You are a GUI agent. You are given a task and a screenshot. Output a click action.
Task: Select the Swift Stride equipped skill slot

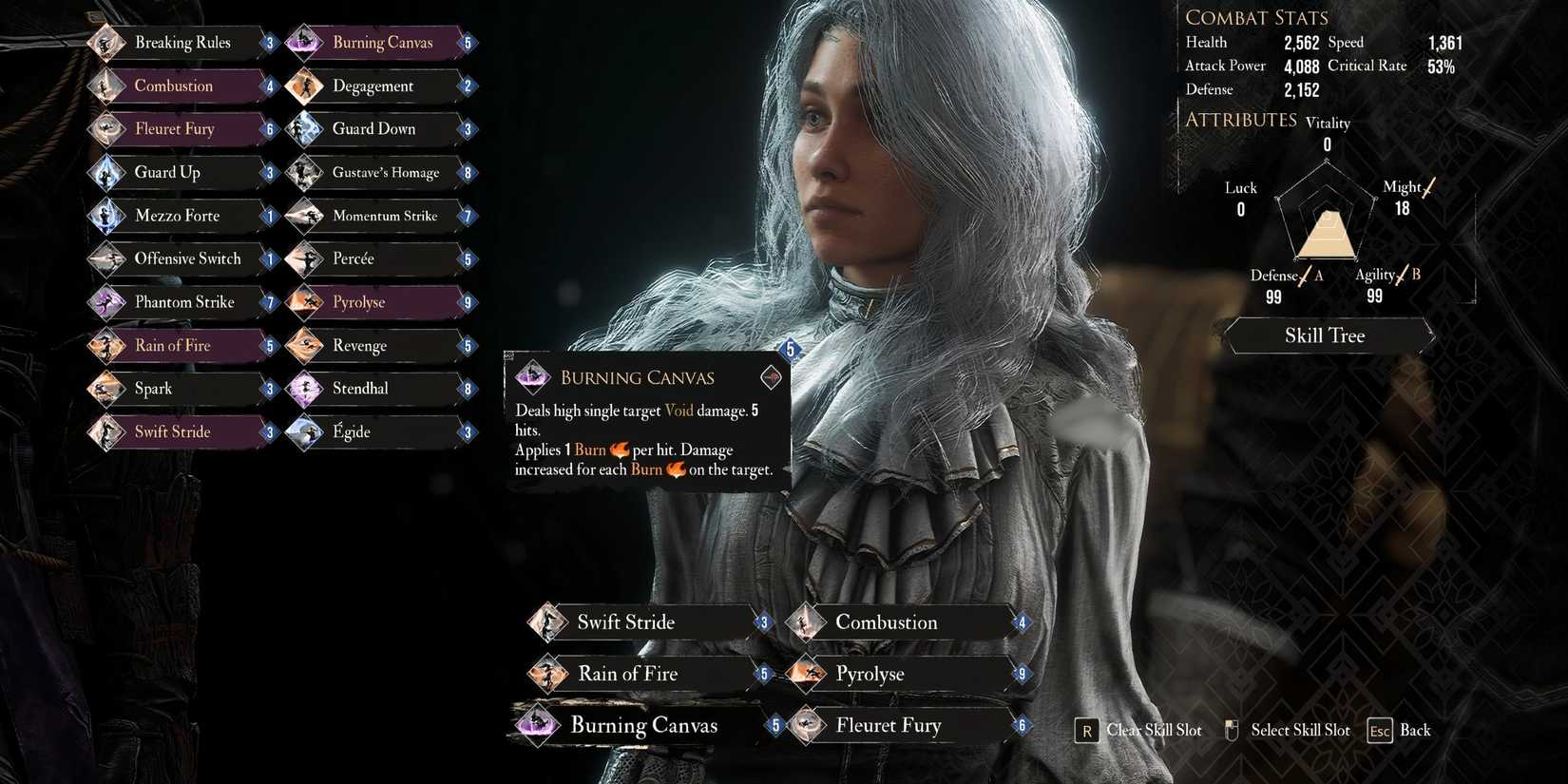(x=547, y=621)
